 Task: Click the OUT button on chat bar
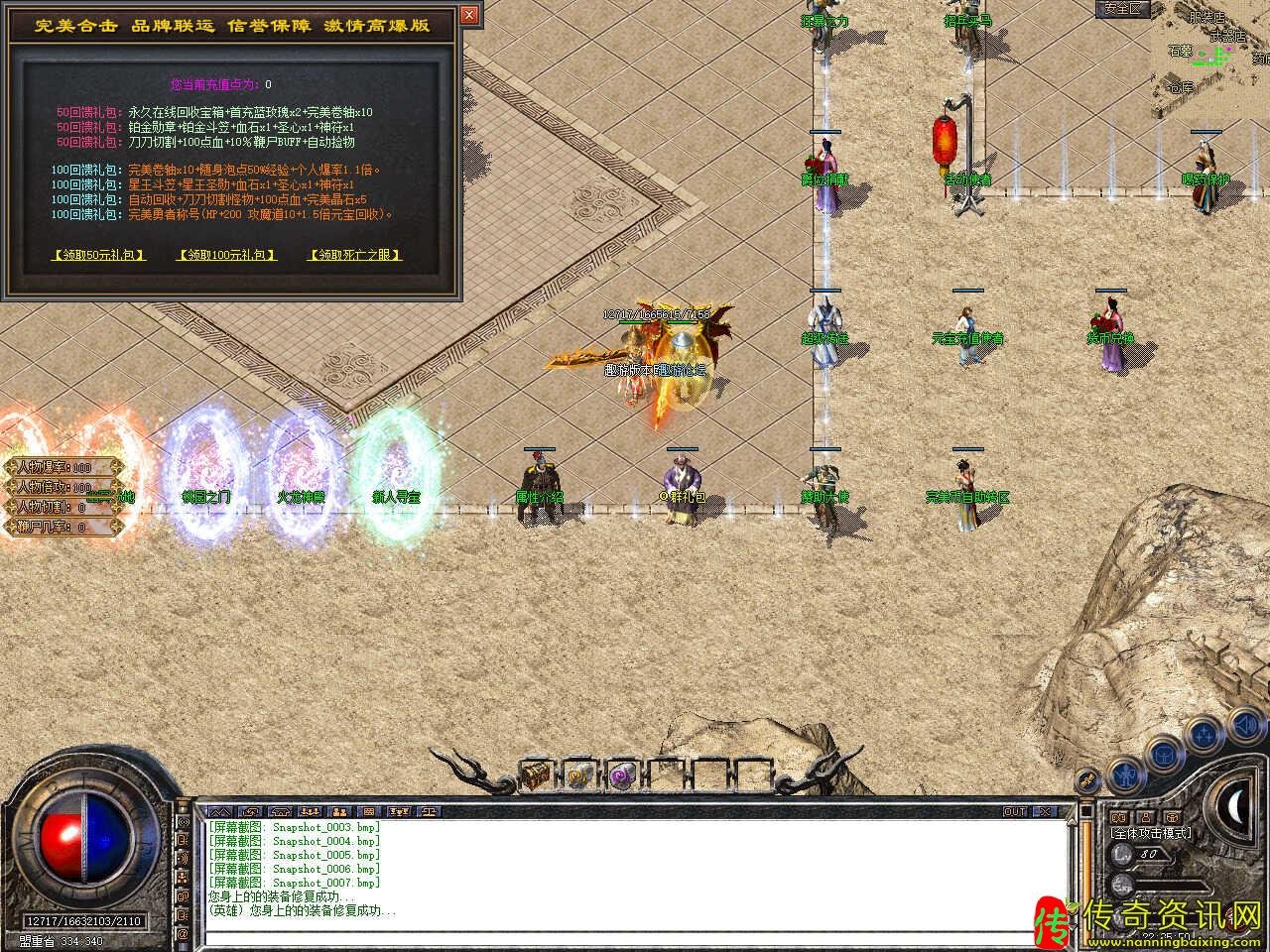click(1015, 811)
